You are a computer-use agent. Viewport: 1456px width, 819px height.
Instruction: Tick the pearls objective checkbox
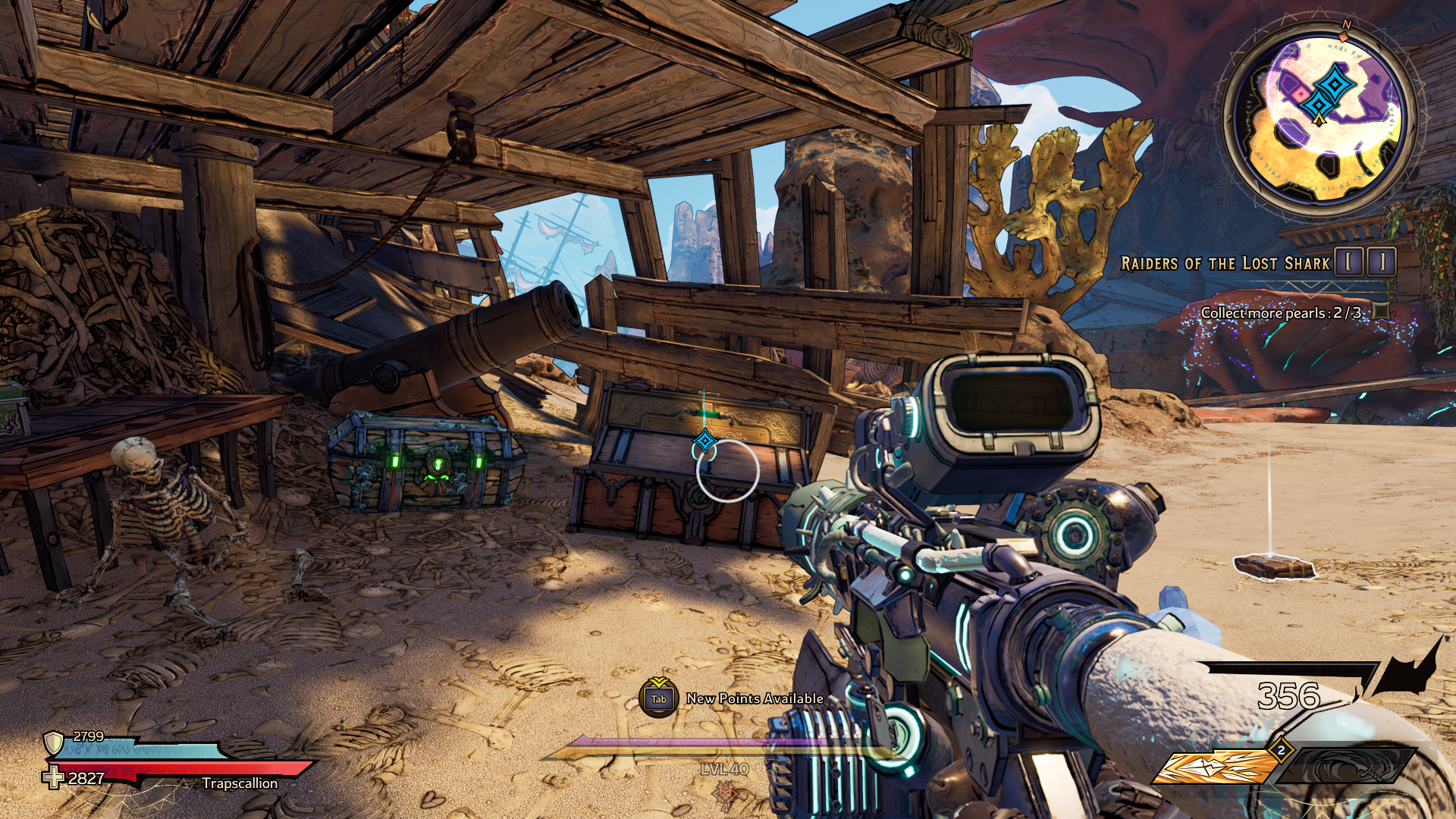(1382, 310)
